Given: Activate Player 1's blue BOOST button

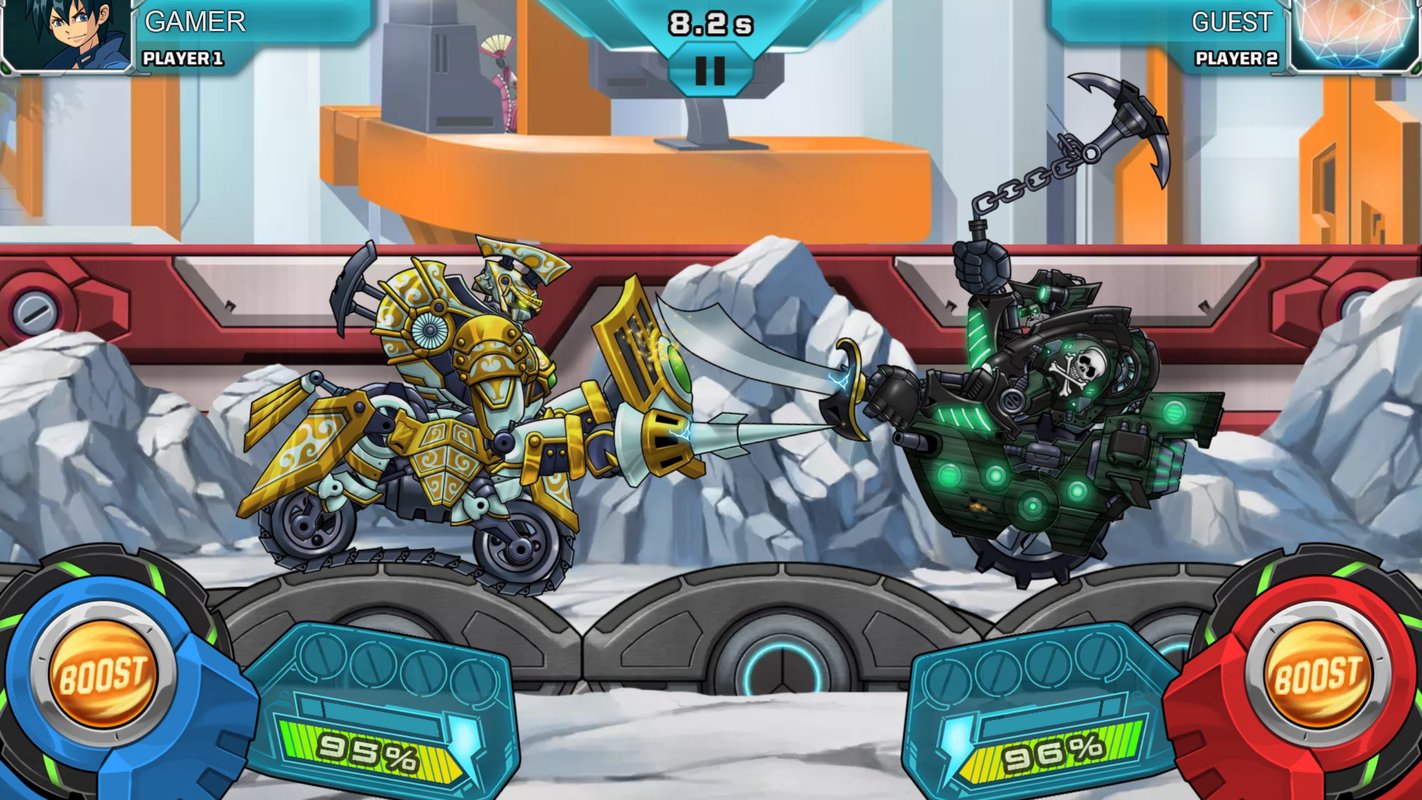Looking at the screenshot, I should click(x=102, y=675).
